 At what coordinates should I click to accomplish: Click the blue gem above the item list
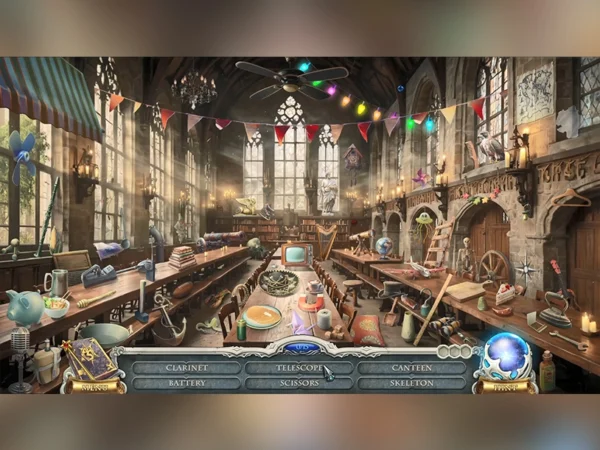299,348
